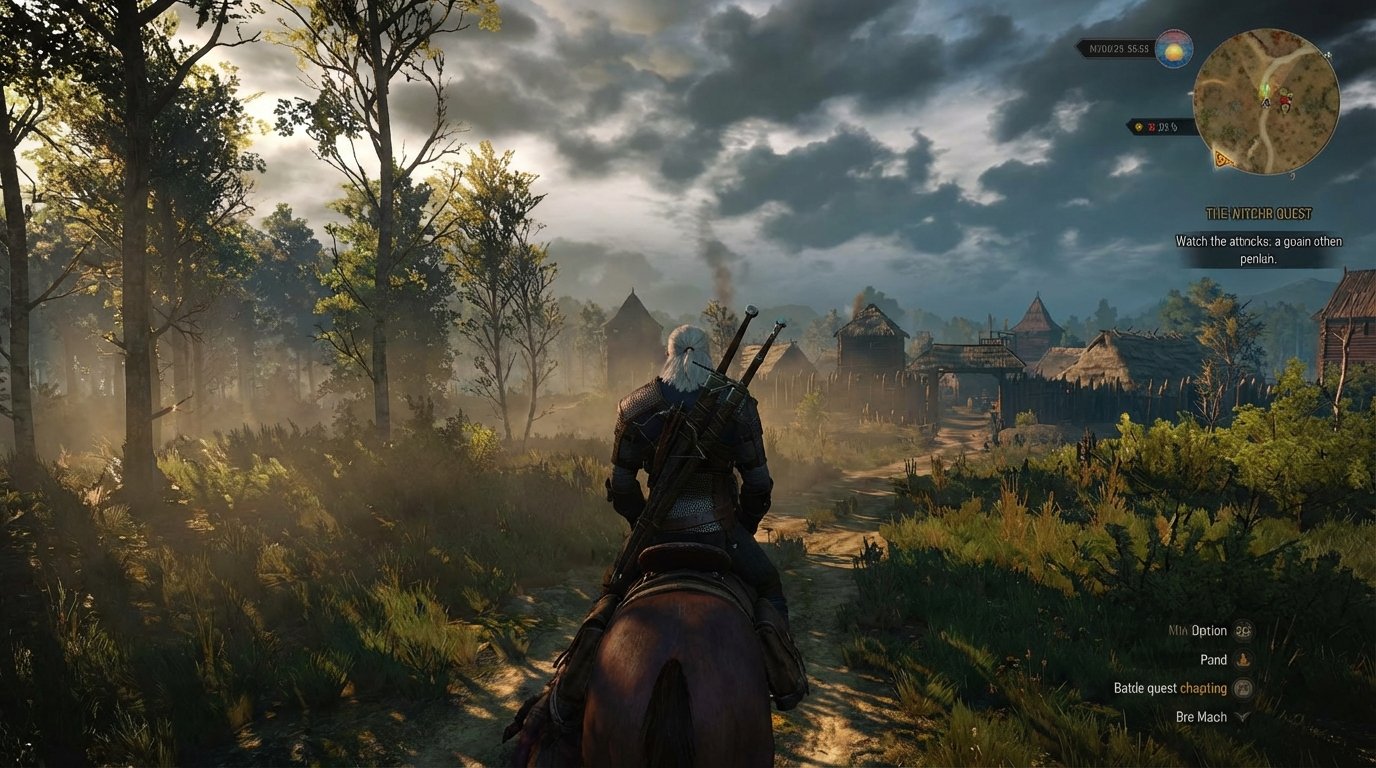Click the Option gear icon
The height and width of the screenshot is (768, 1376).
1243,632
